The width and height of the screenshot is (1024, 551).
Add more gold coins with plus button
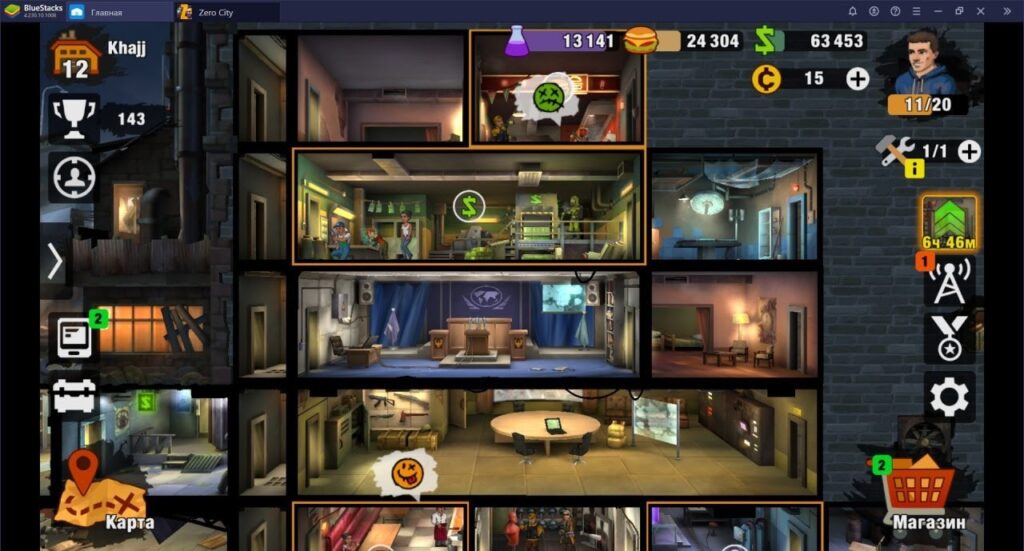tap(857, 78)
